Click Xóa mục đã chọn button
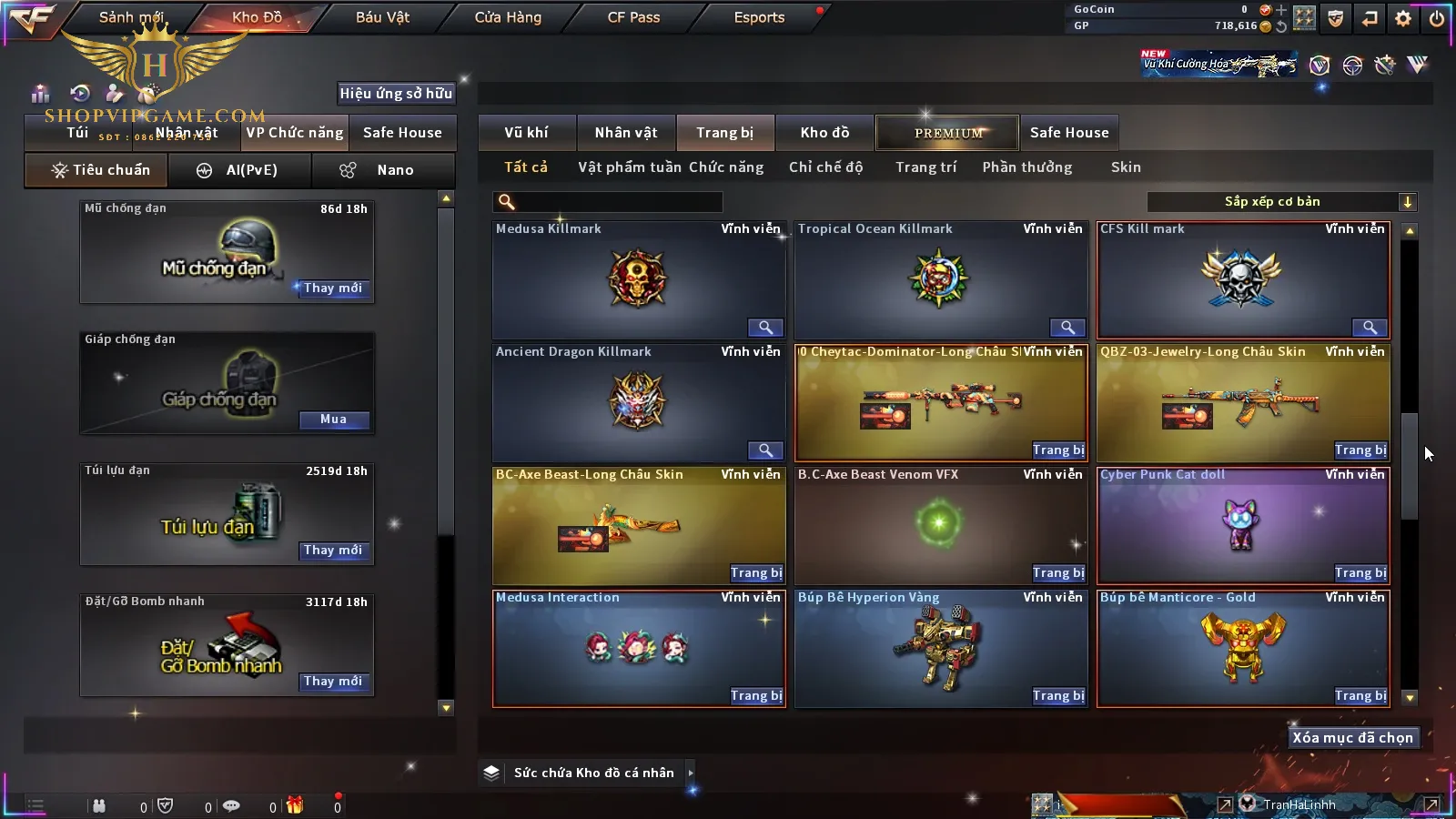 1352,738
